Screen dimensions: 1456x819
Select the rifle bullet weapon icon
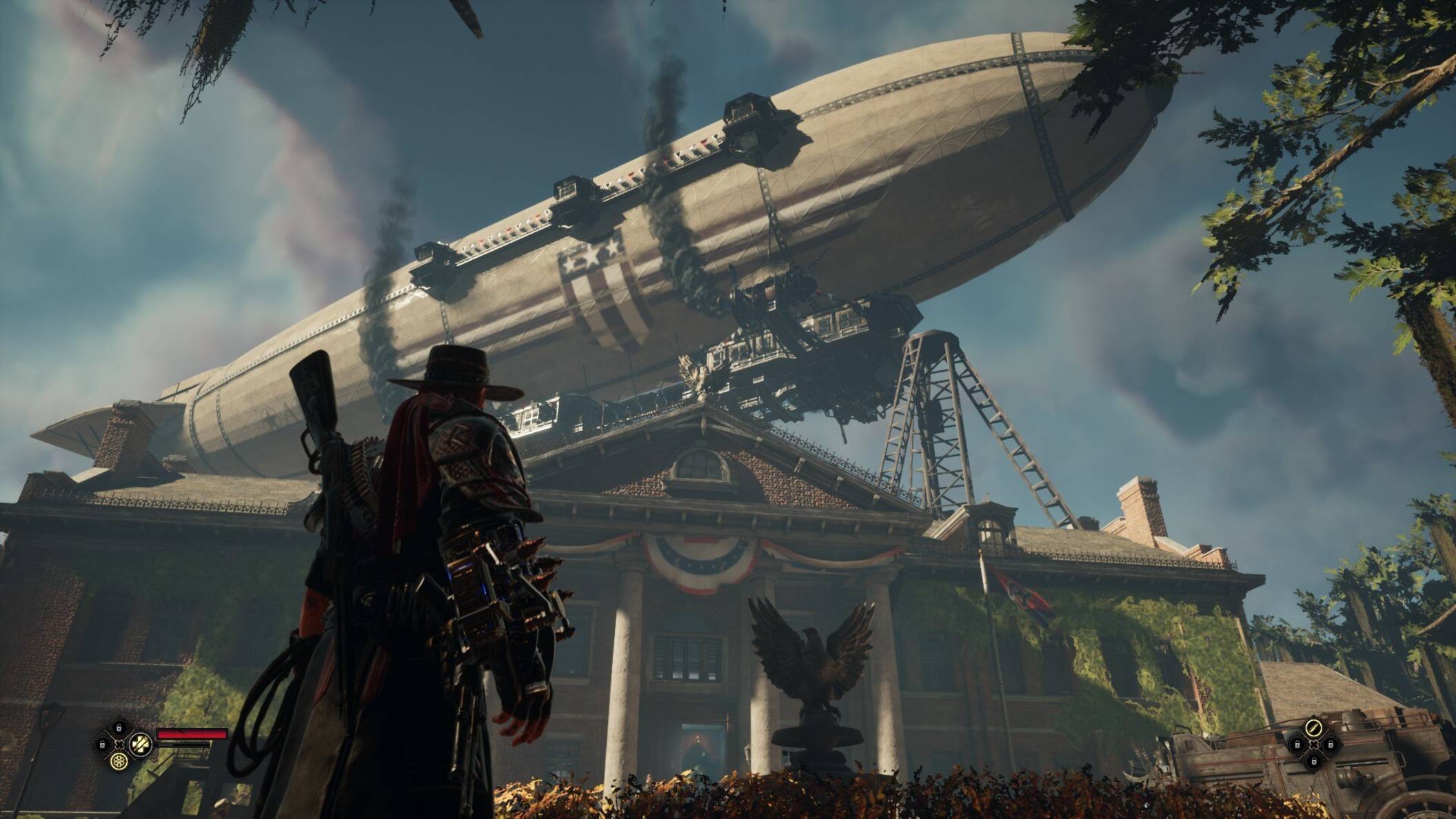click(1314, 727)
